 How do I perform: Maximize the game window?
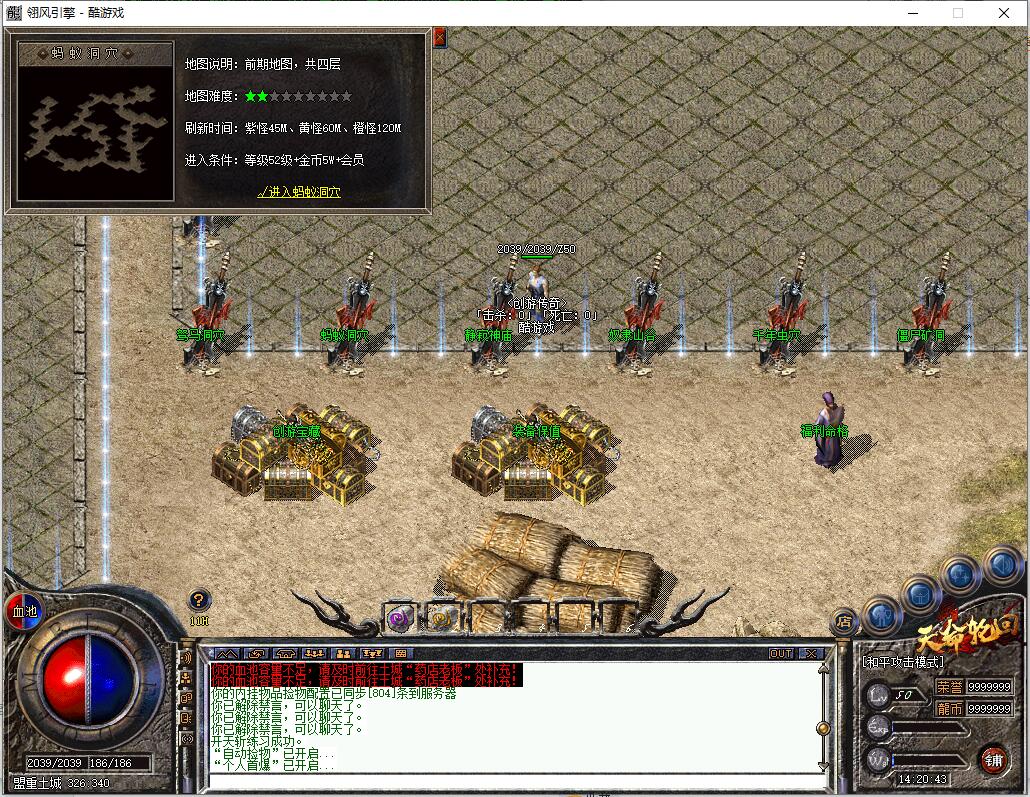tap(957, 13)
